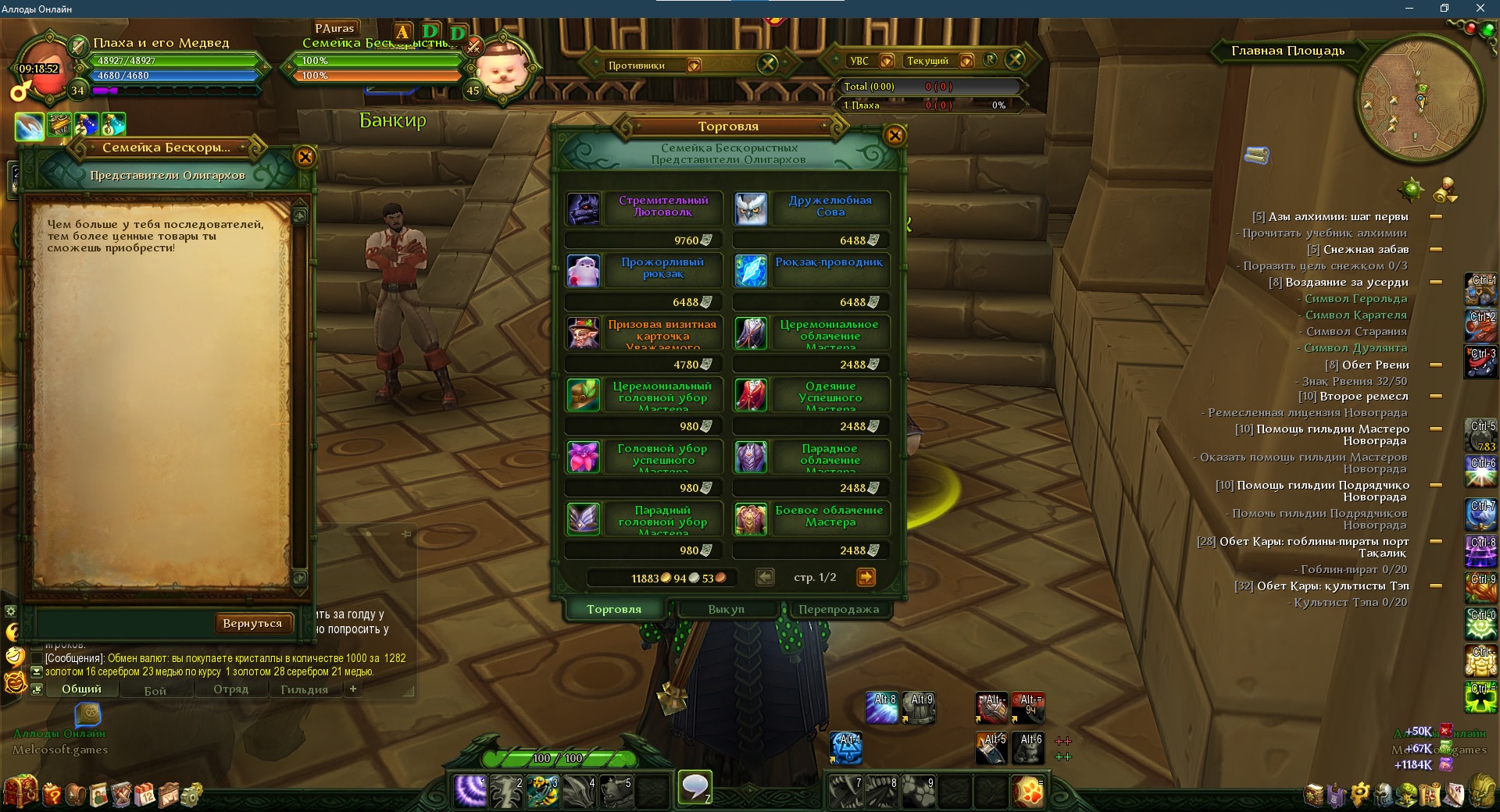Go to next shop page arrow

click(866, 577)
